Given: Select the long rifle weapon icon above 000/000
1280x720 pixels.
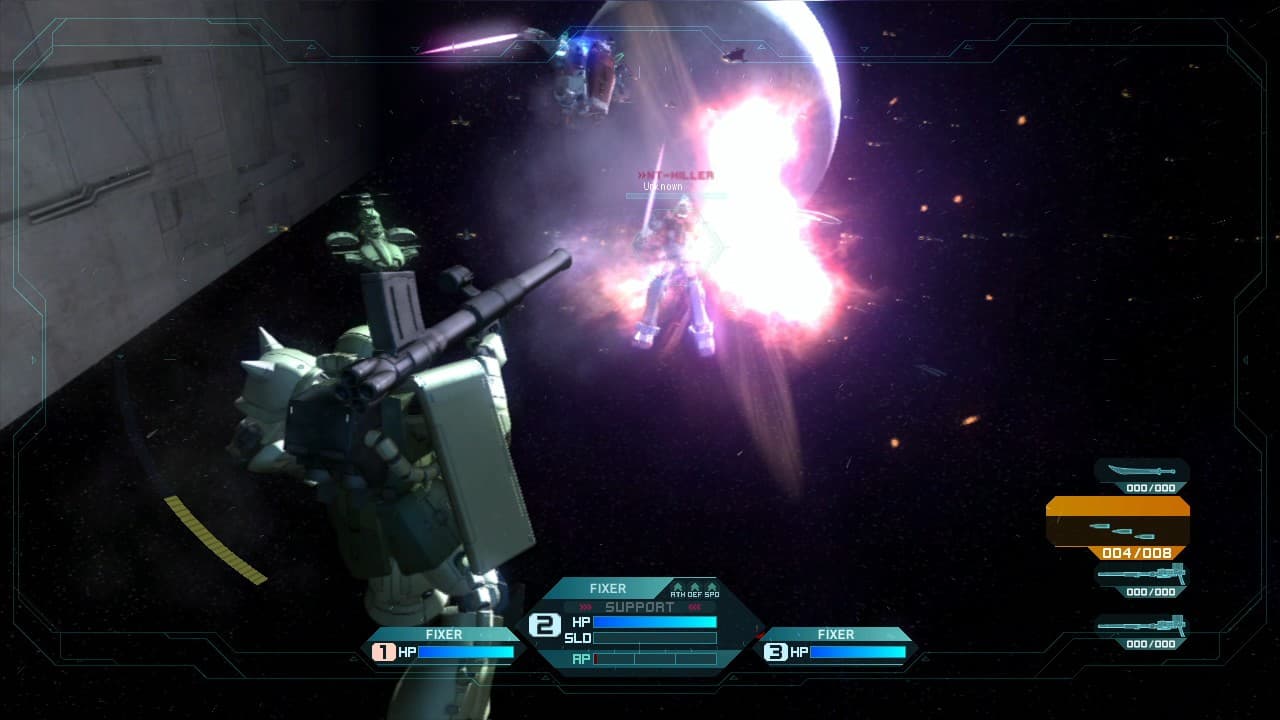Looking at the screenshot, I should click(1141, 574).
